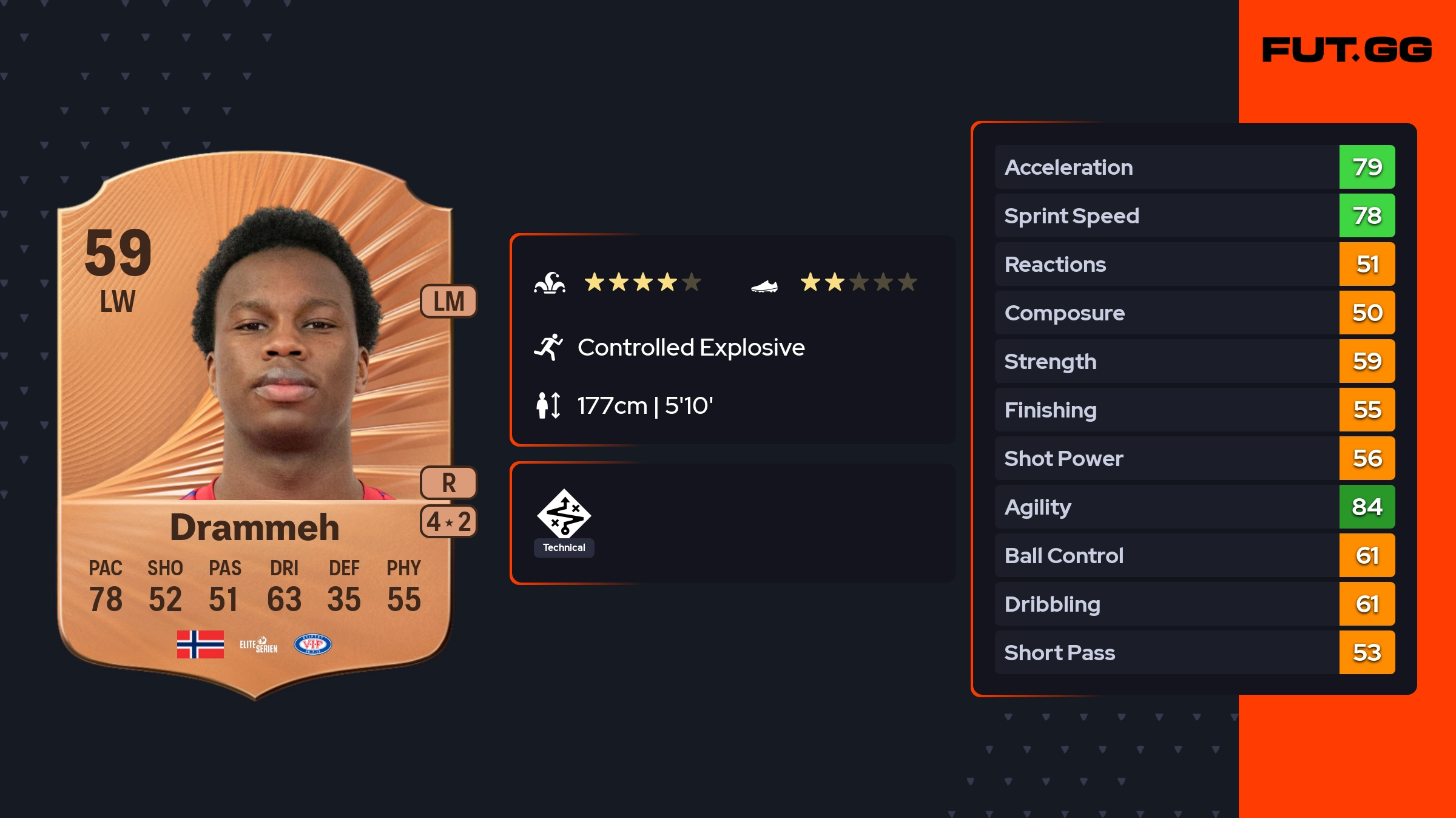Click the skill moves star rating
The image size is (1456, 818).
pyautogui.click(x=642, y=282)
